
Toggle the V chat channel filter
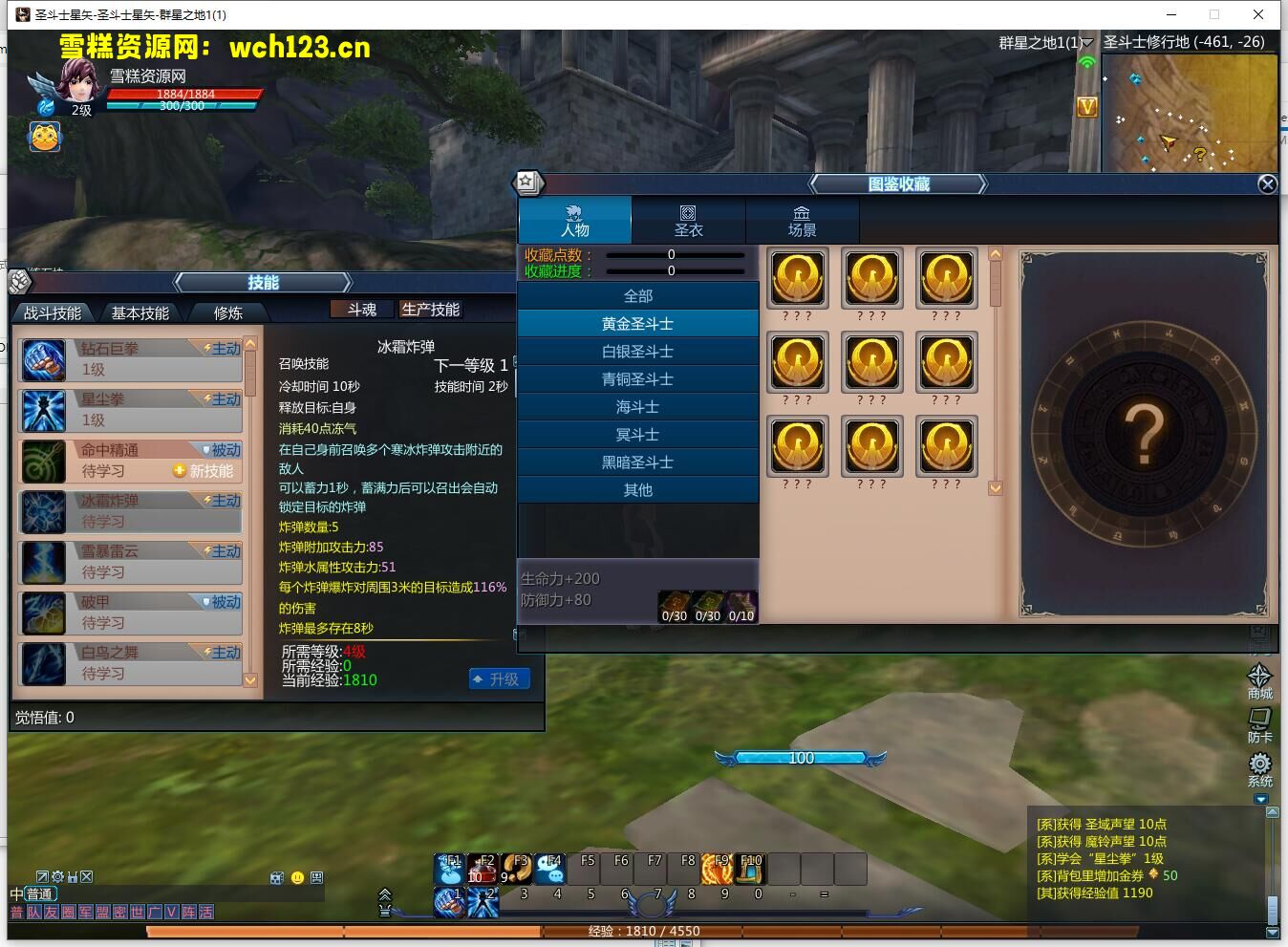click(170, 912)
